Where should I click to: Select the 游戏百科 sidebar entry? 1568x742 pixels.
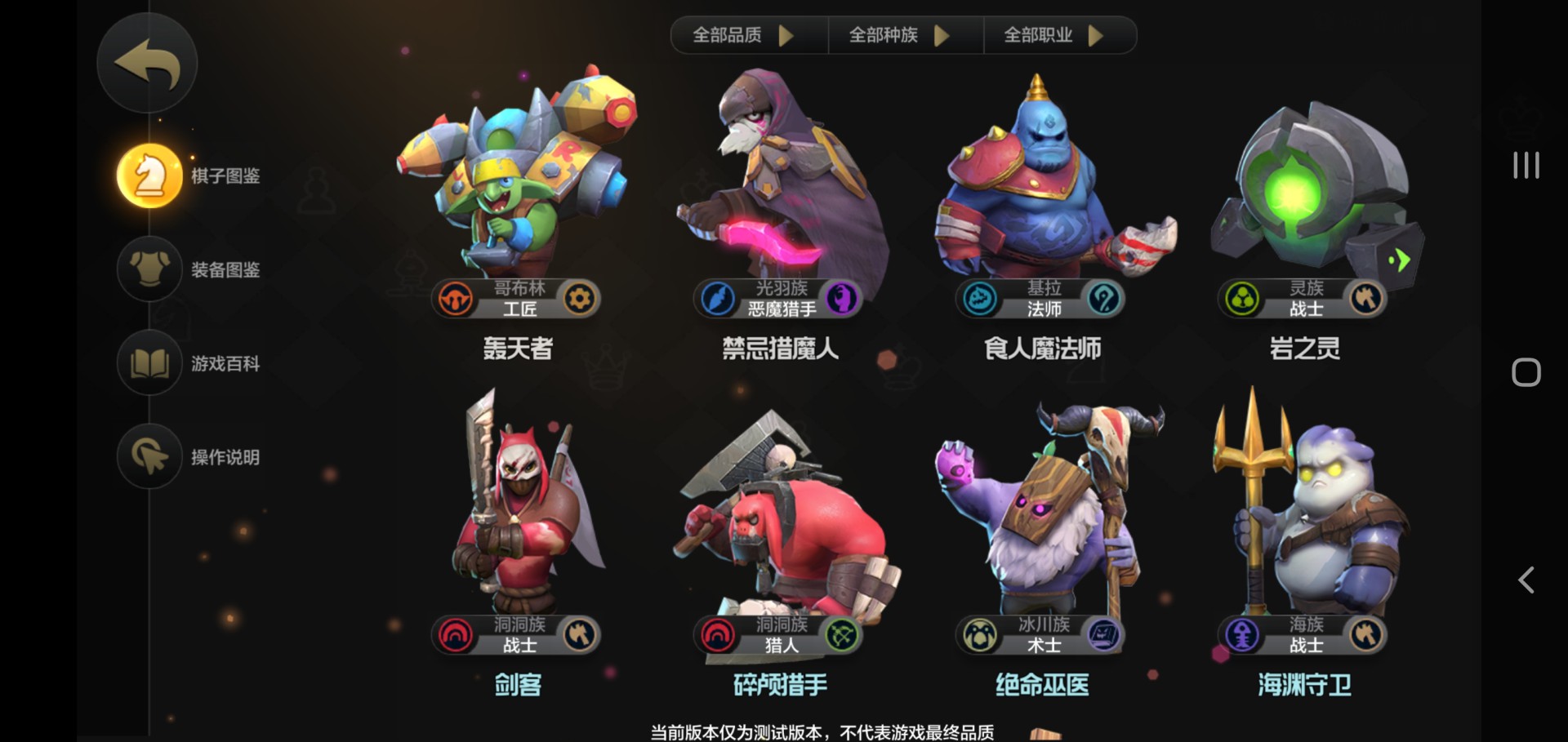[x=188, y=364]
